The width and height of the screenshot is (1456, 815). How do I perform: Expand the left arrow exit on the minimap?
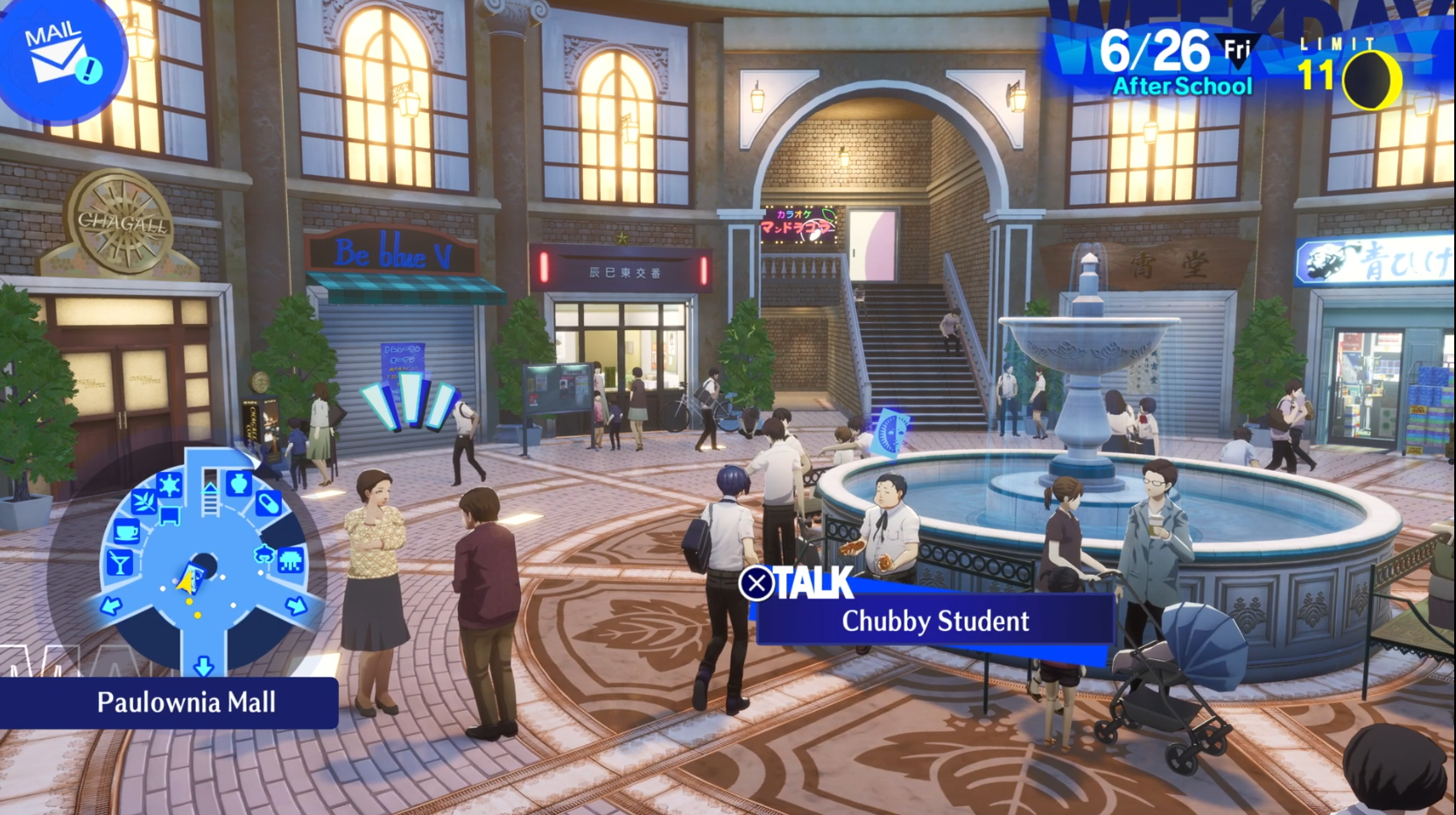109,606
